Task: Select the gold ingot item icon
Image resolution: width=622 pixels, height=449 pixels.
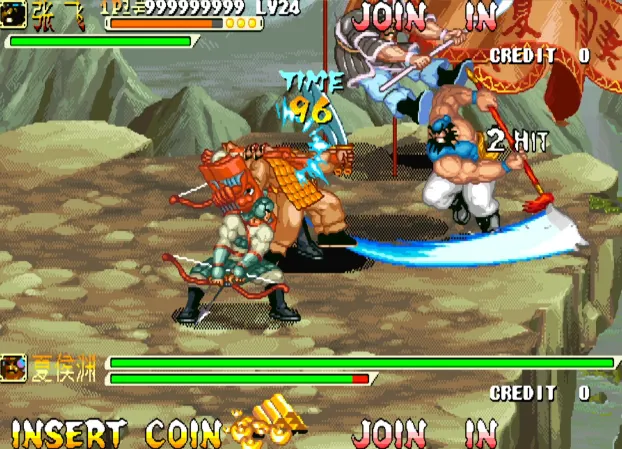Action: point(270,422)
